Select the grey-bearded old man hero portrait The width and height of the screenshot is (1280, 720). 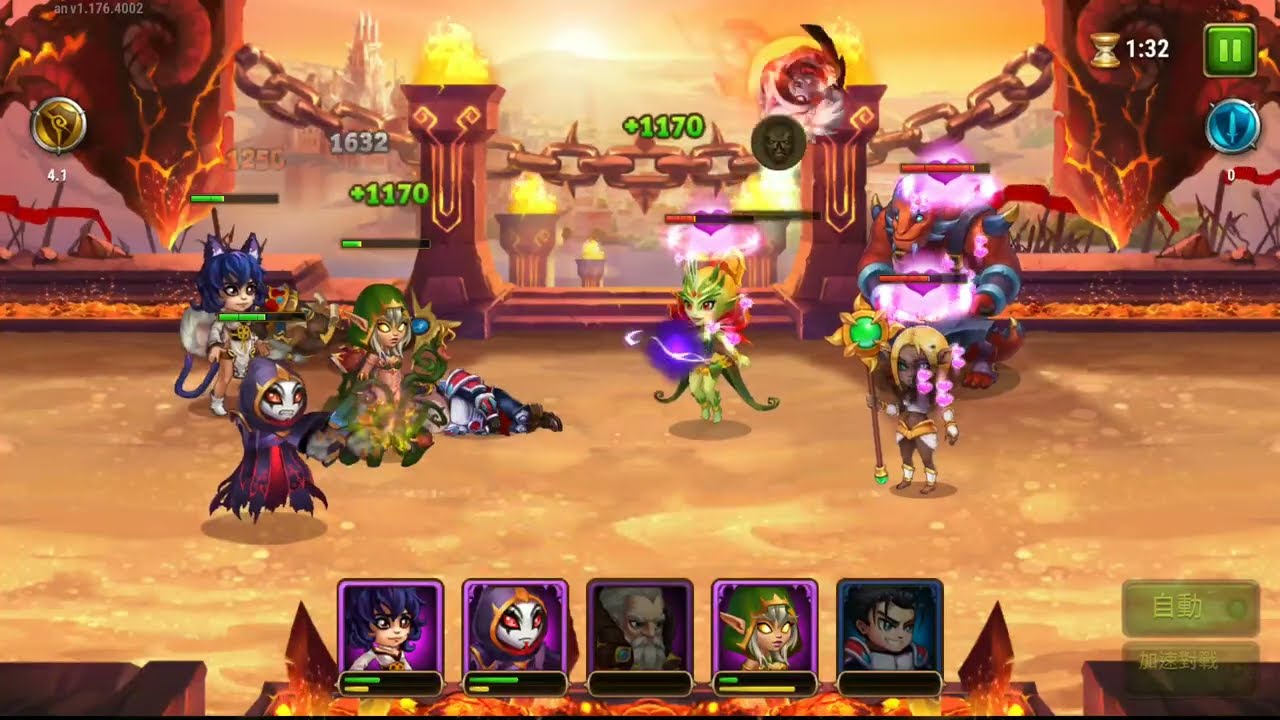tap(640, 627)
